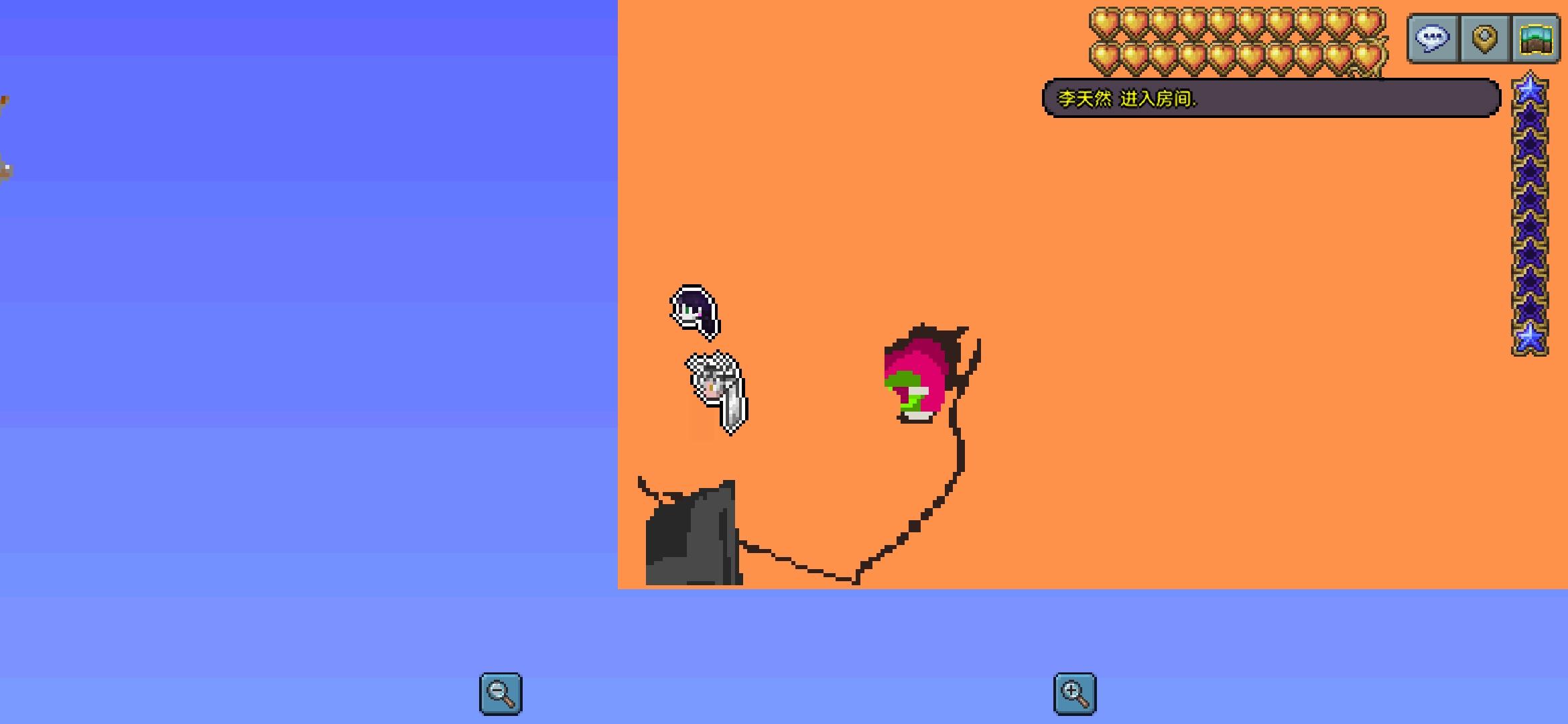Open the chat by tapping the speech bubble icon

tap(1433, 38)
